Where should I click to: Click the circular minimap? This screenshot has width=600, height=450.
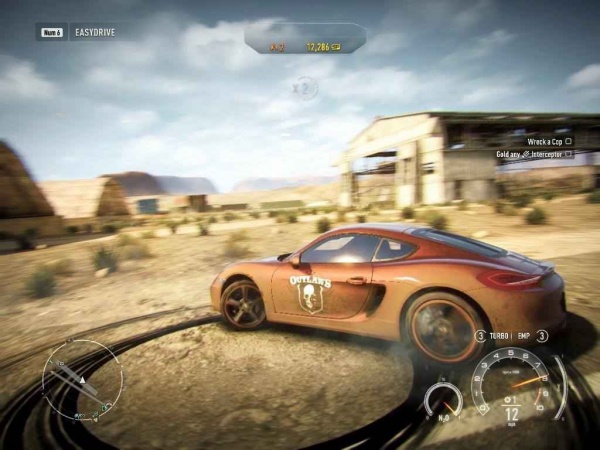pos(82,380)
